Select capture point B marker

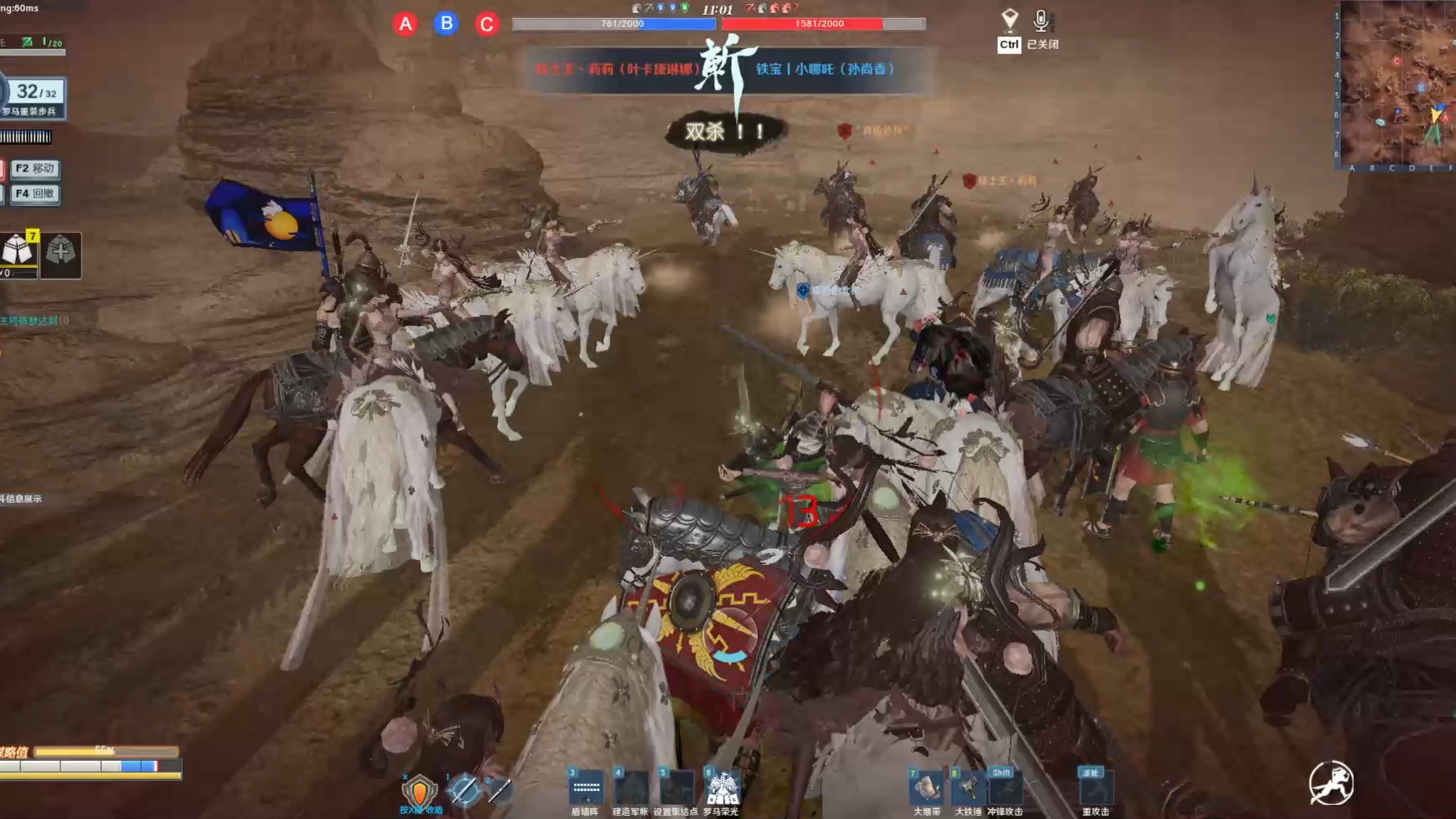coord(446,24)
